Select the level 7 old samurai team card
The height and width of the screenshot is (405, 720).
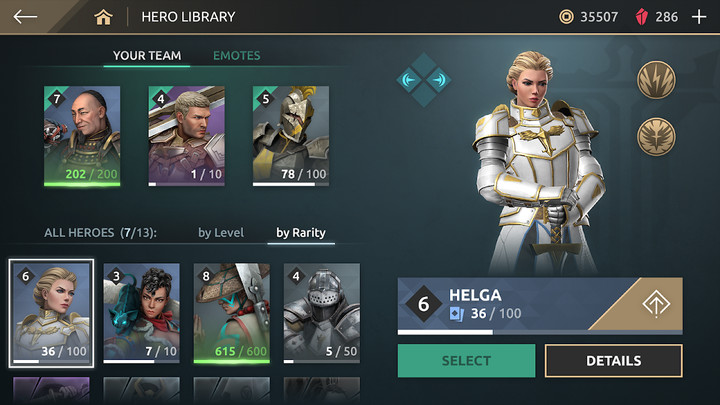click(82, 137)
